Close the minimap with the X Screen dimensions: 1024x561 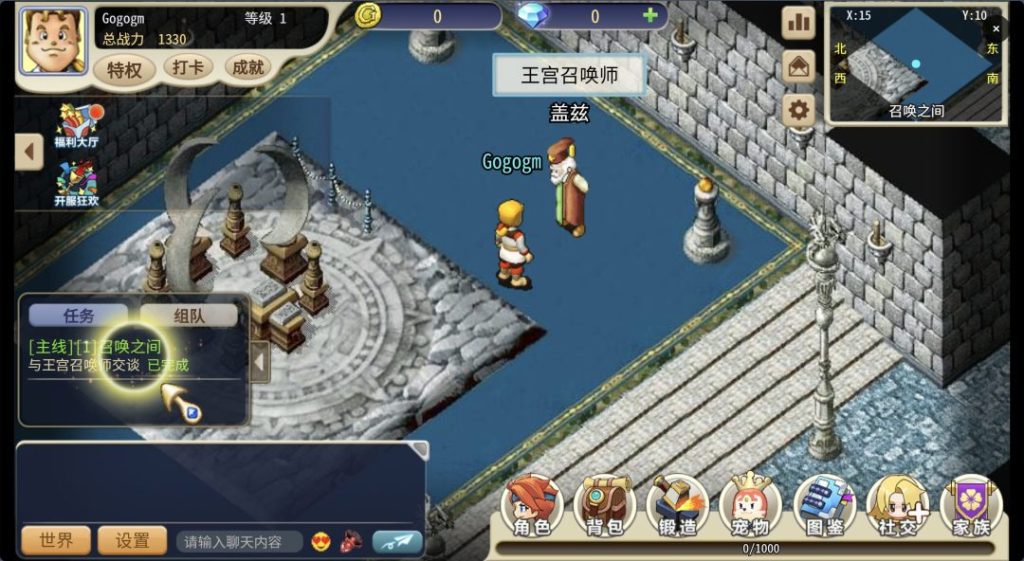996,30
